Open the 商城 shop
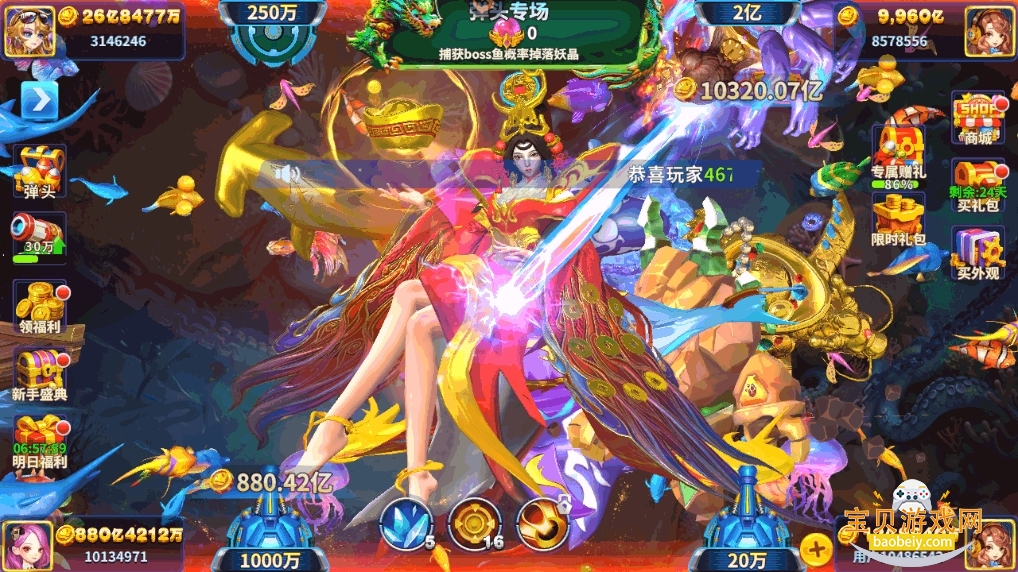This screenshot has width=1018, height=572. (x=978, y=116)
